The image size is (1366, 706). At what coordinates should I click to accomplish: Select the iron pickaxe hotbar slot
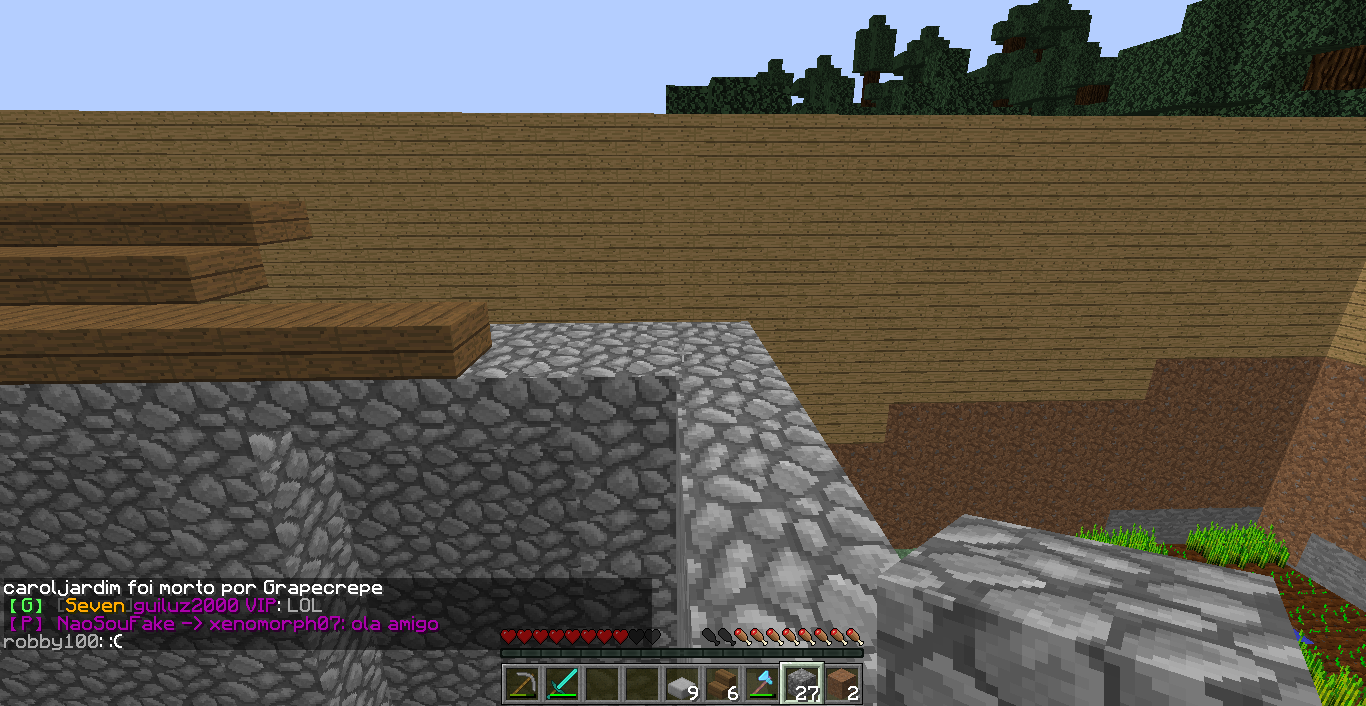(521, 684)
